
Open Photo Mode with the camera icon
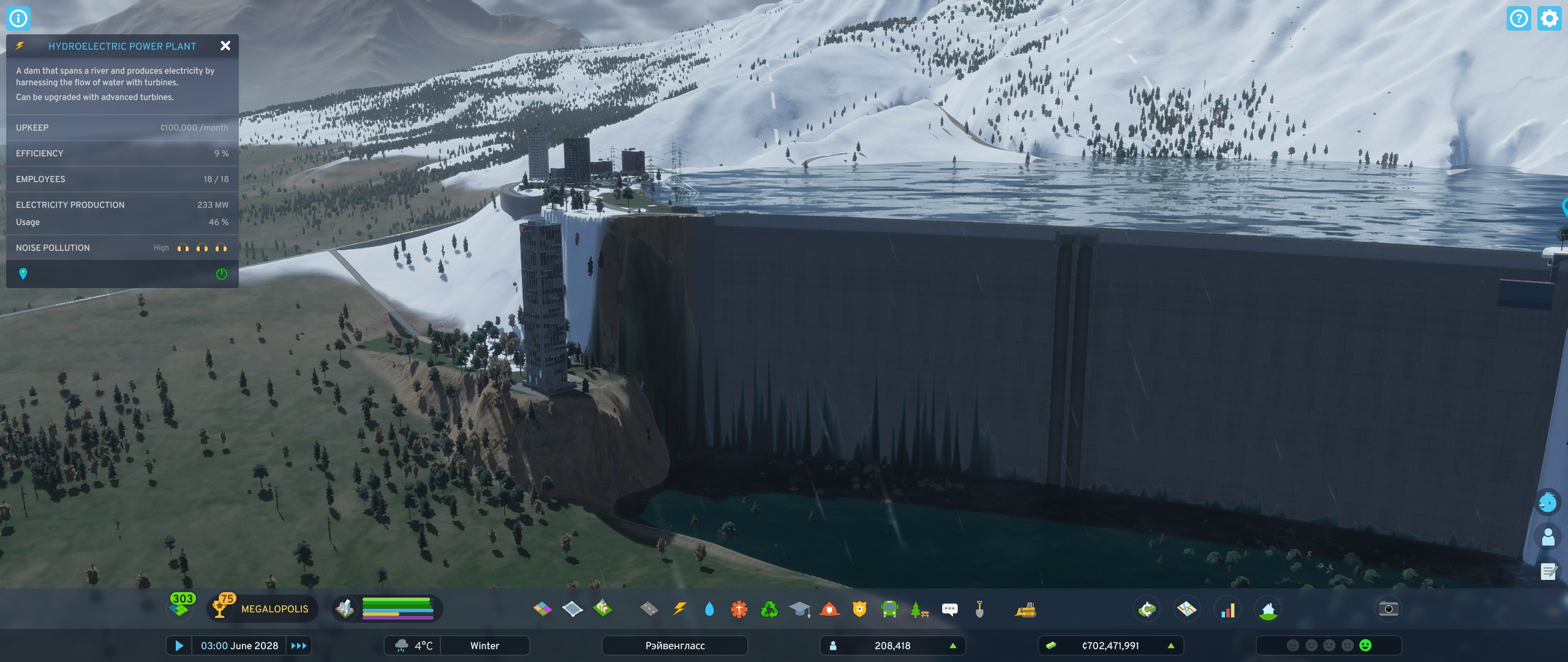click(1388, 608)
